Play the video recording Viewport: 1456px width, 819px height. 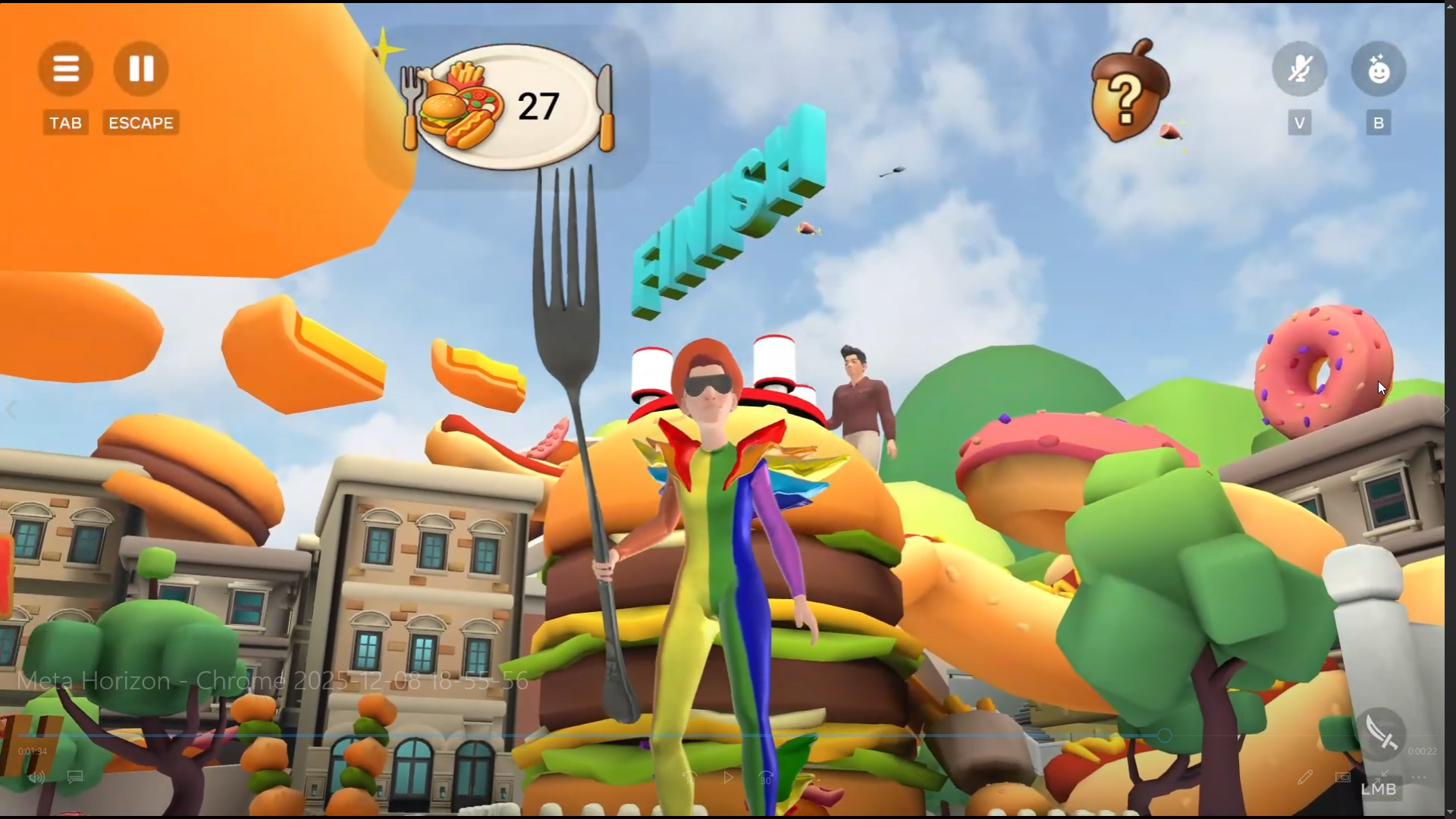coord(728,778)
